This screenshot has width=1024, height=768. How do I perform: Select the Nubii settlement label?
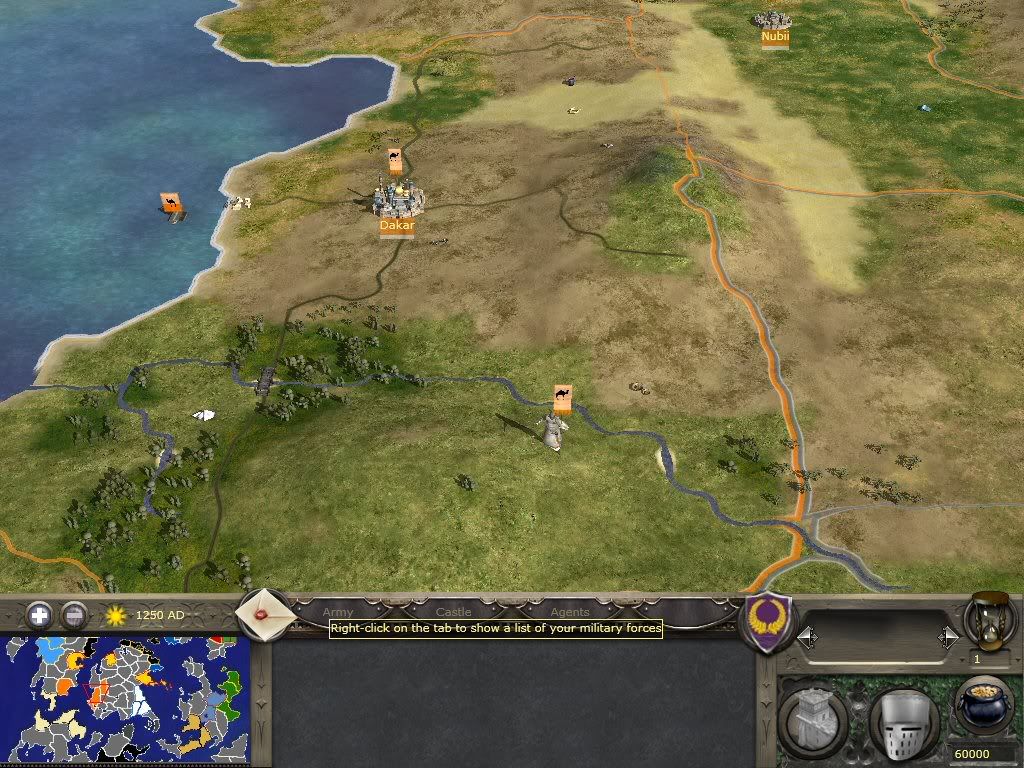(775, 37)
